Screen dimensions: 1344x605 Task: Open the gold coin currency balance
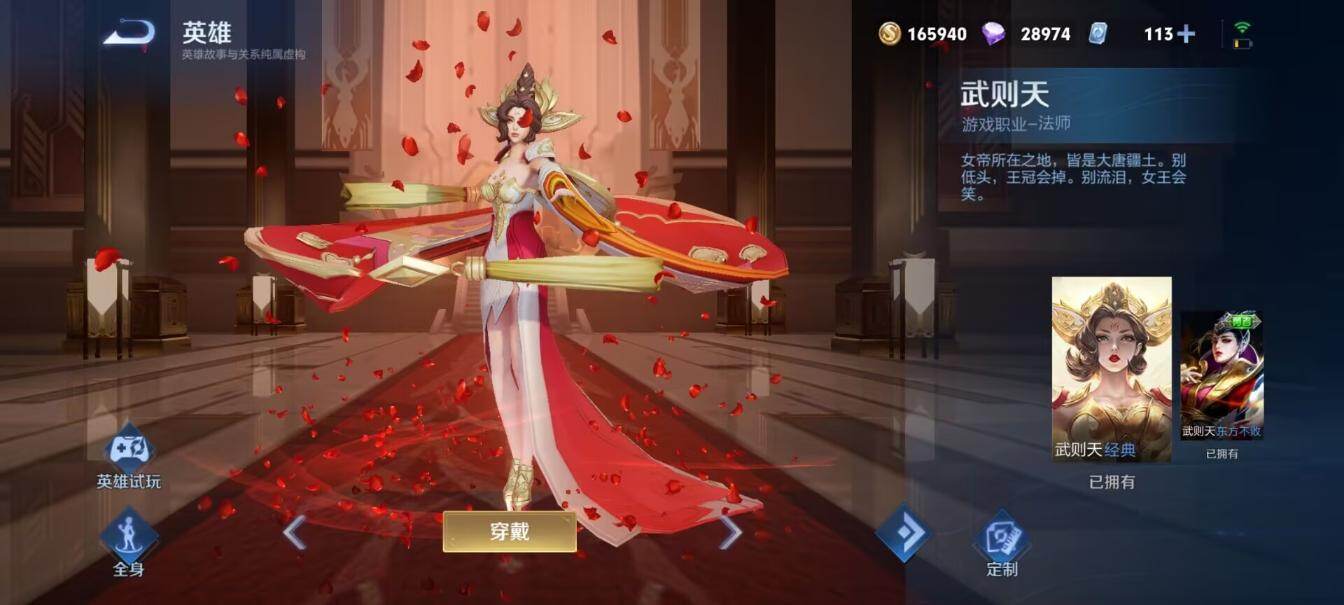(x=923, y=34)
